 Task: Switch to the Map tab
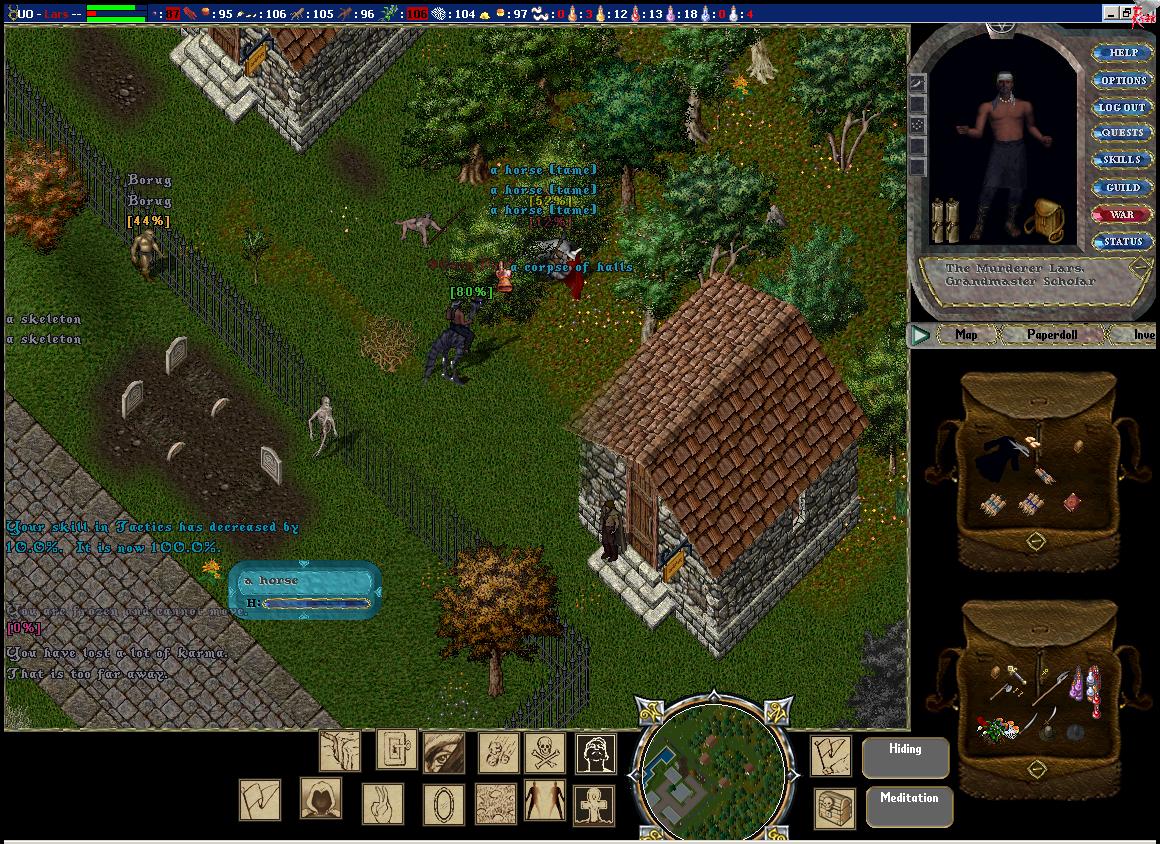click(x=965, y=335)
